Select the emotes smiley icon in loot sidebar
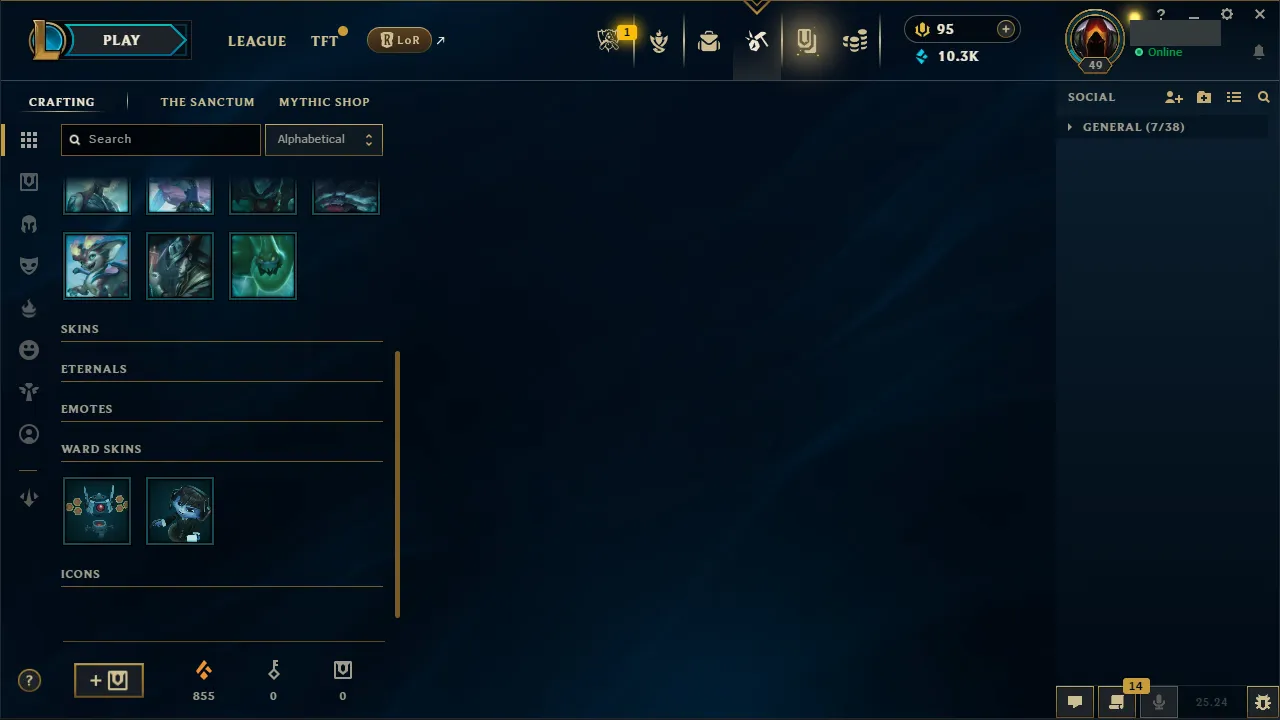 29,350
